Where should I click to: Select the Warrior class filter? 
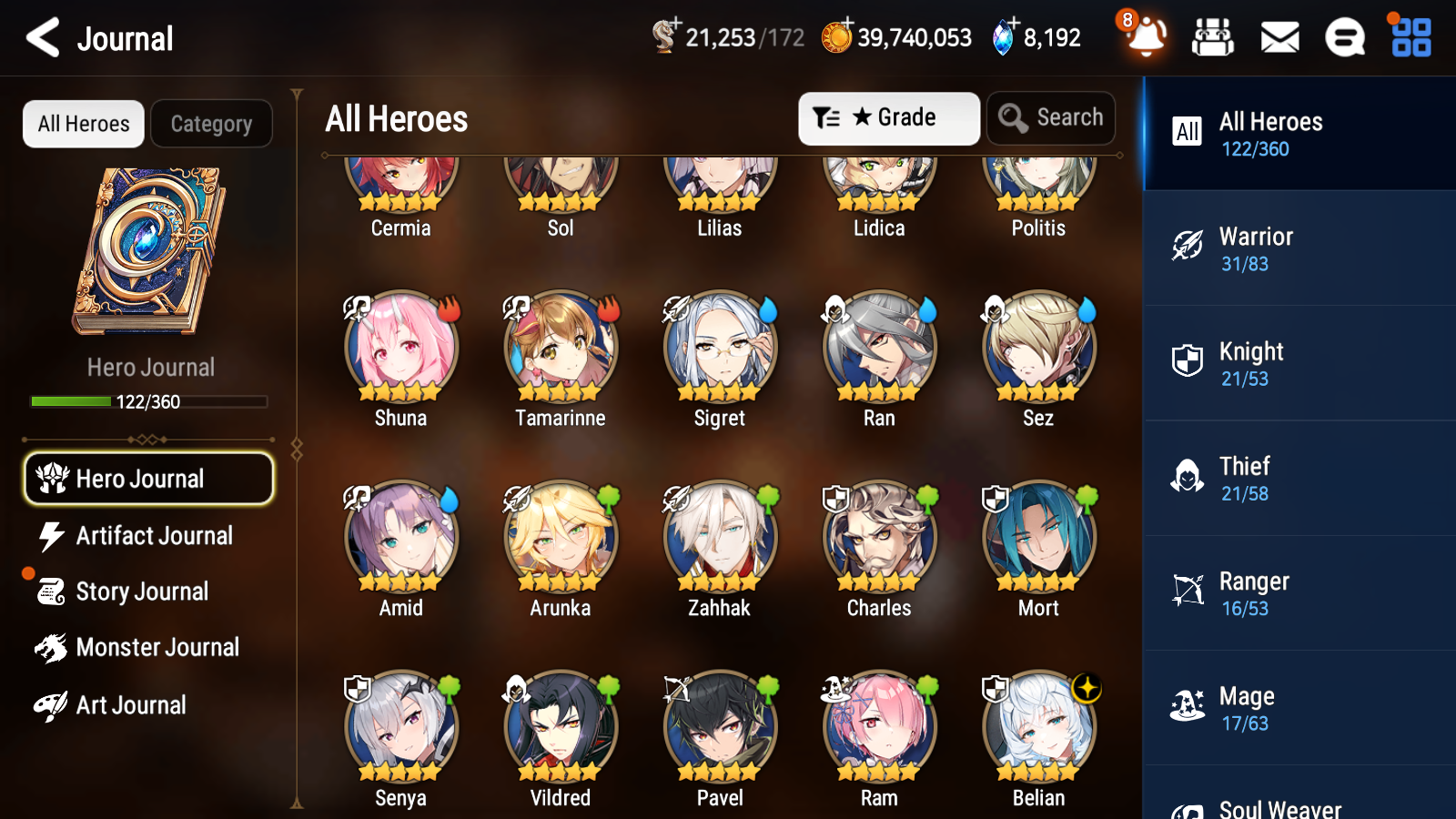[x=1297, y=248]
